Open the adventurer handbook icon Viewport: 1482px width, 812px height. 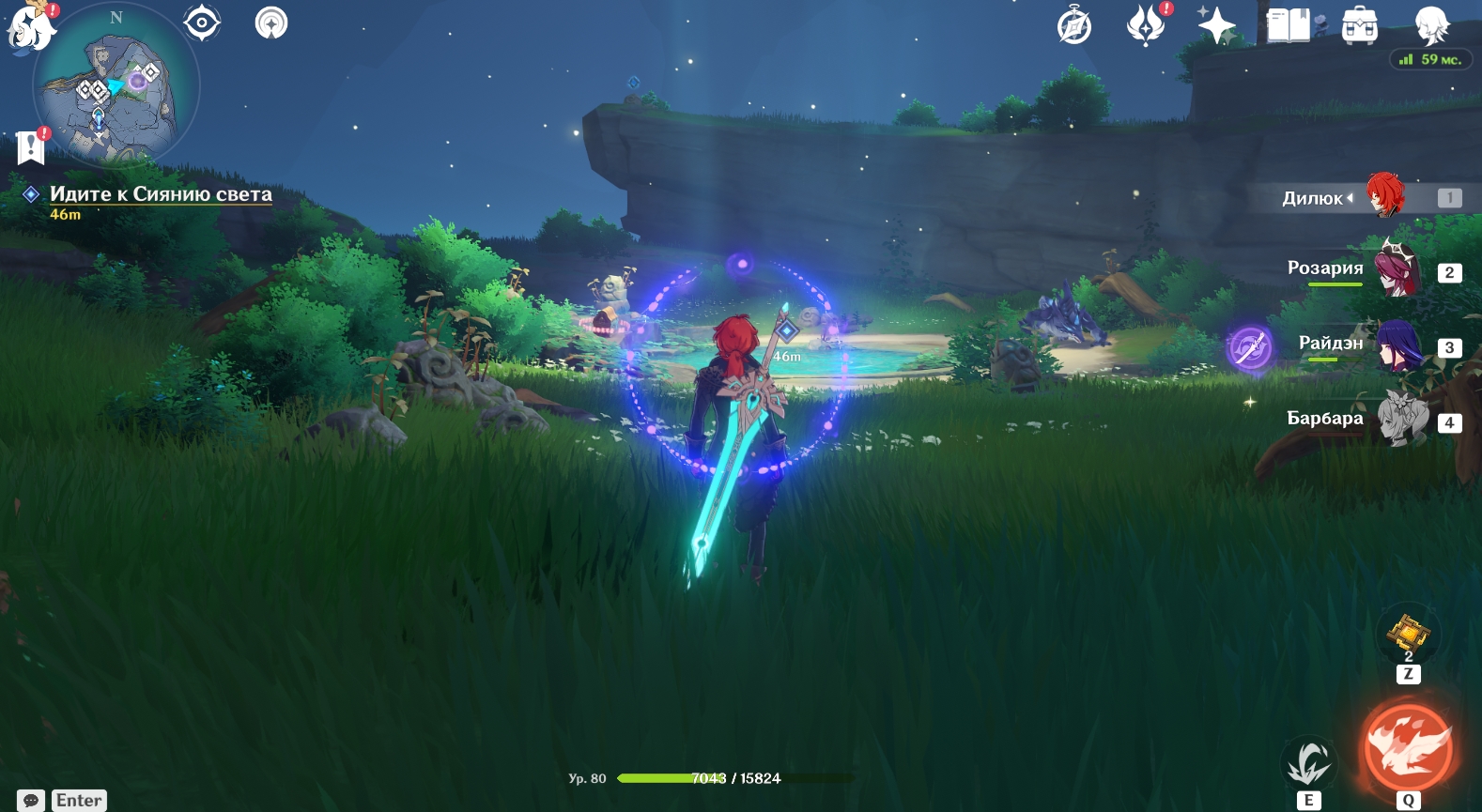1289,25
